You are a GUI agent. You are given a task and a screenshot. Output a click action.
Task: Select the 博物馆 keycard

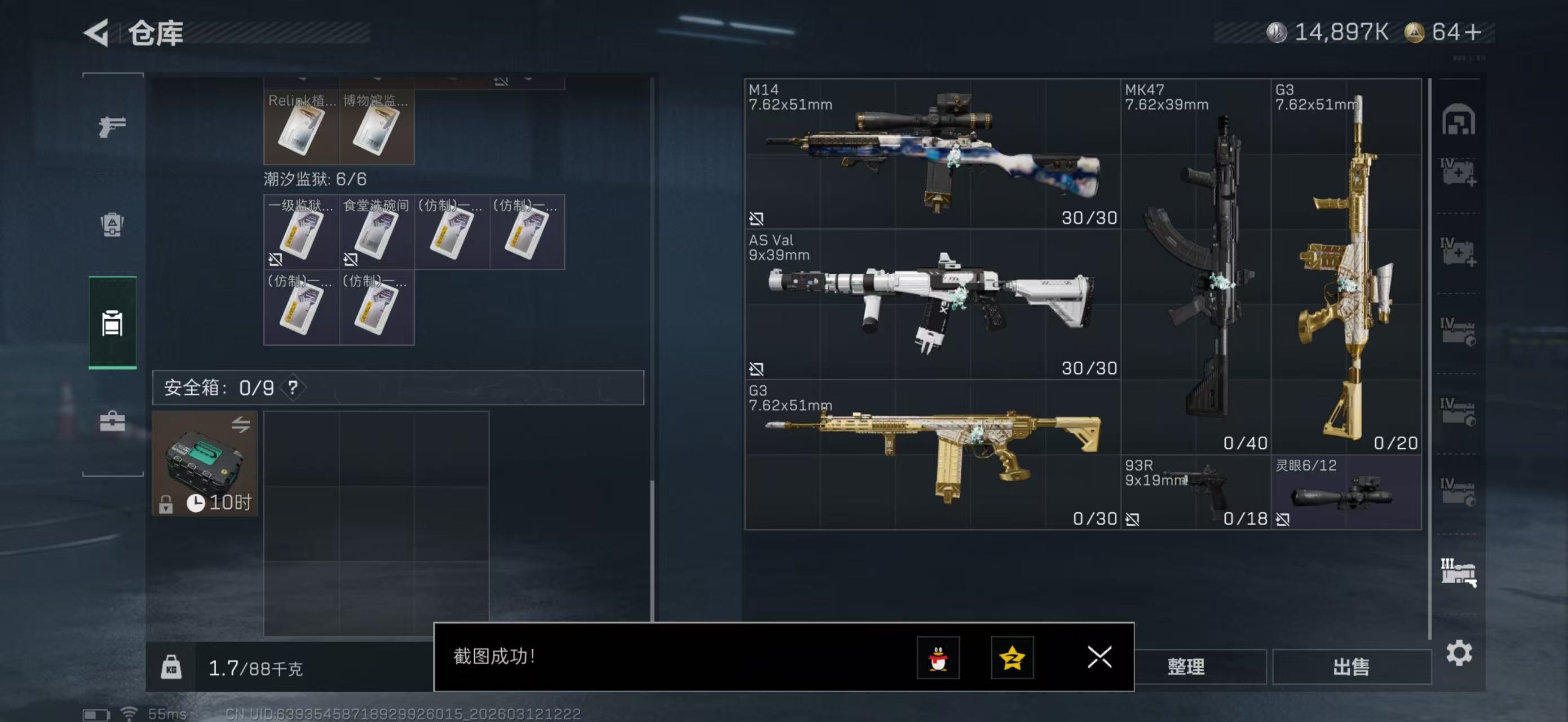click(x=376, y=127)
